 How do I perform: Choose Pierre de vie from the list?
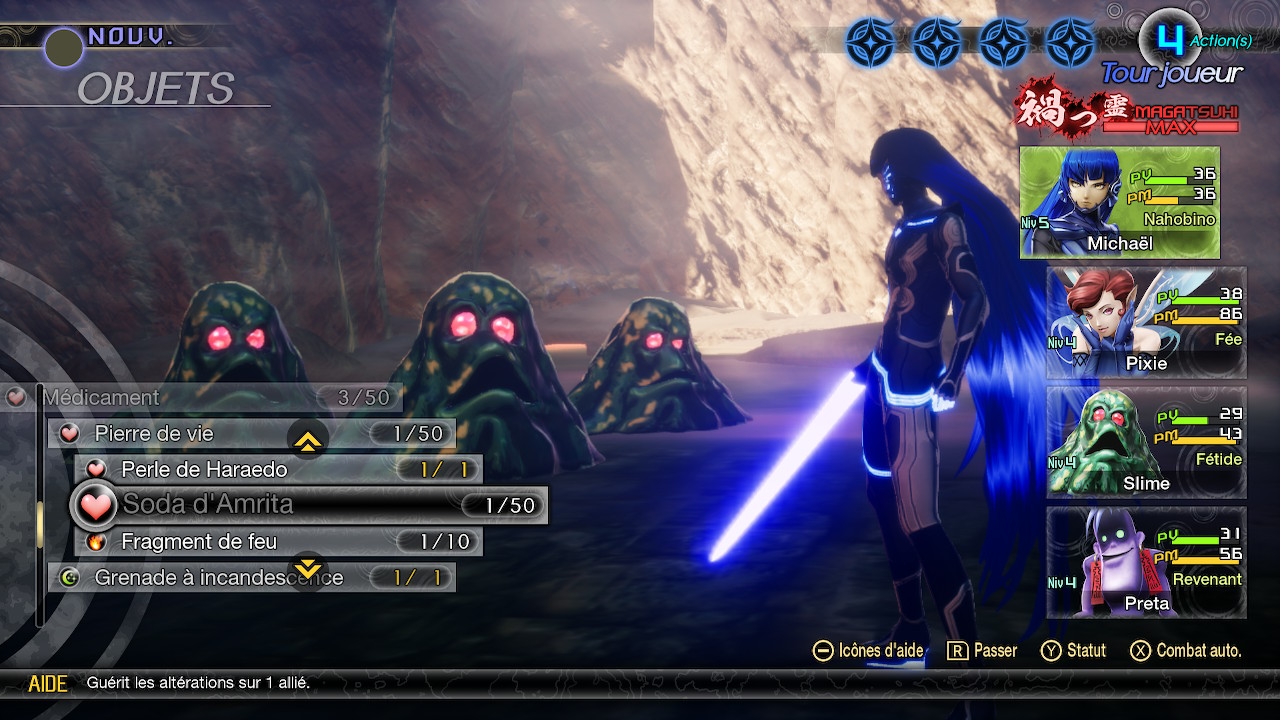250,434
